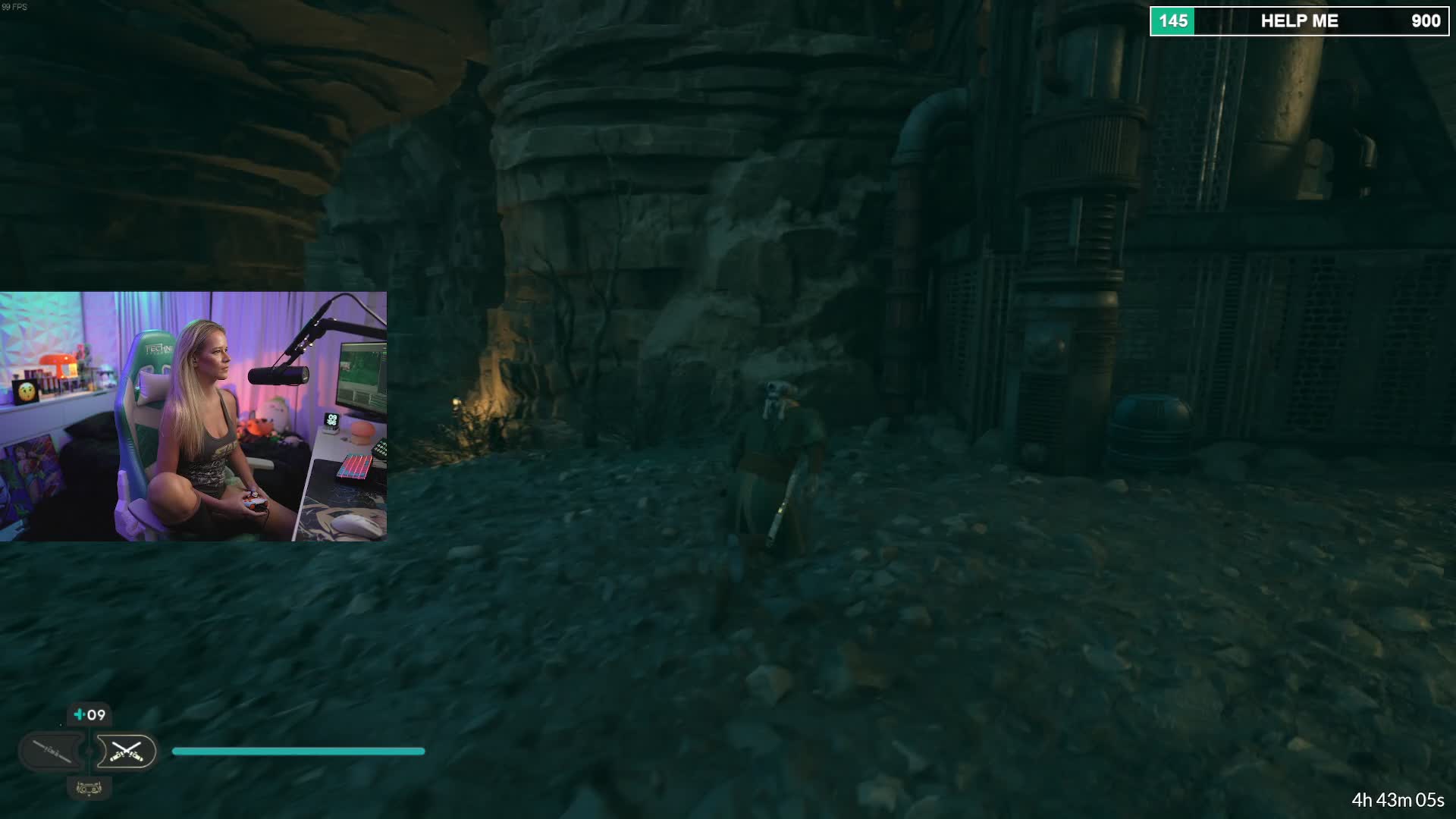The image size is (1456, 819).
Task: Select the double-bladed lightsaber stance
Action: [52, 752]
